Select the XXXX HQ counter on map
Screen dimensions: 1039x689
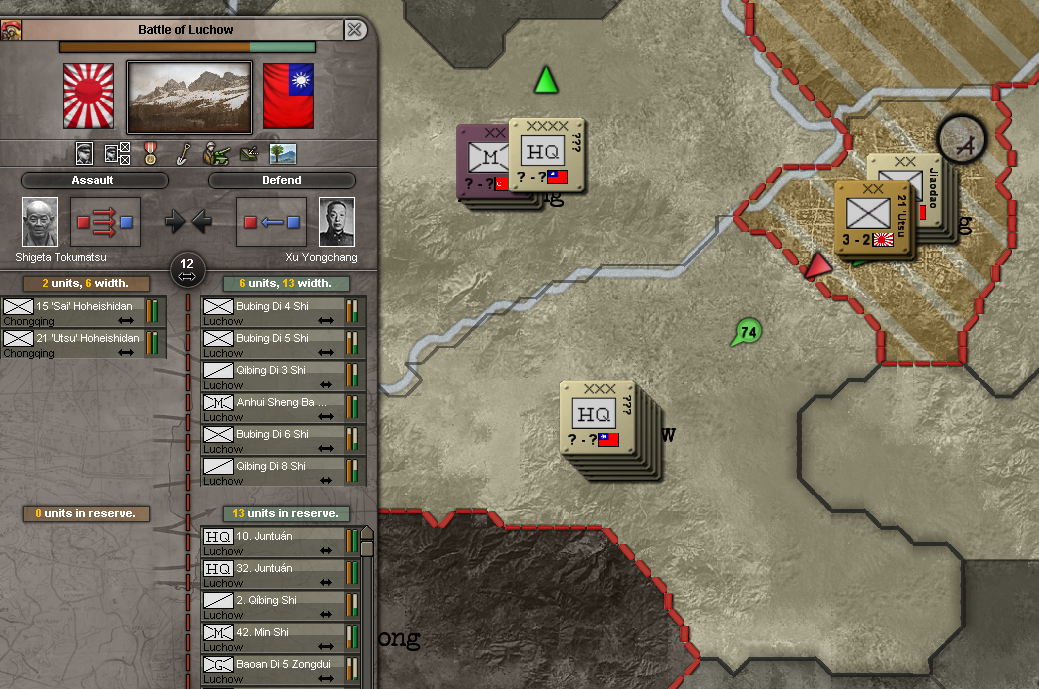click(x=545, y=154)
